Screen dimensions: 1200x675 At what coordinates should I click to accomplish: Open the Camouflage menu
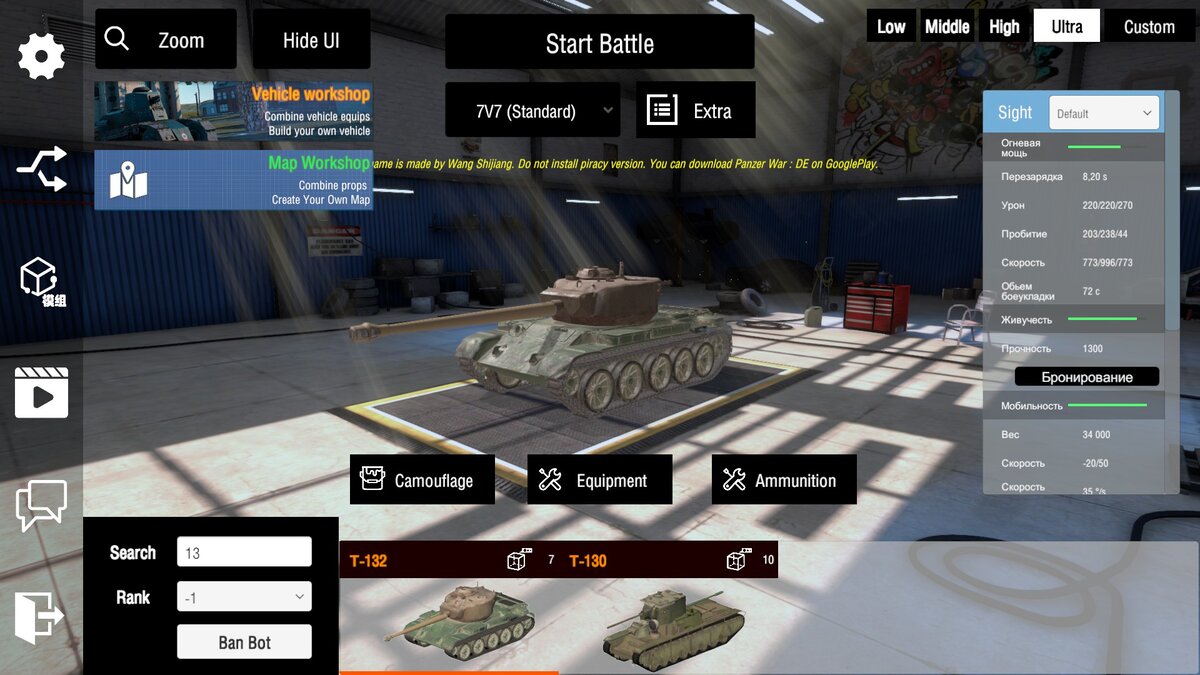[x=422, y=480]
